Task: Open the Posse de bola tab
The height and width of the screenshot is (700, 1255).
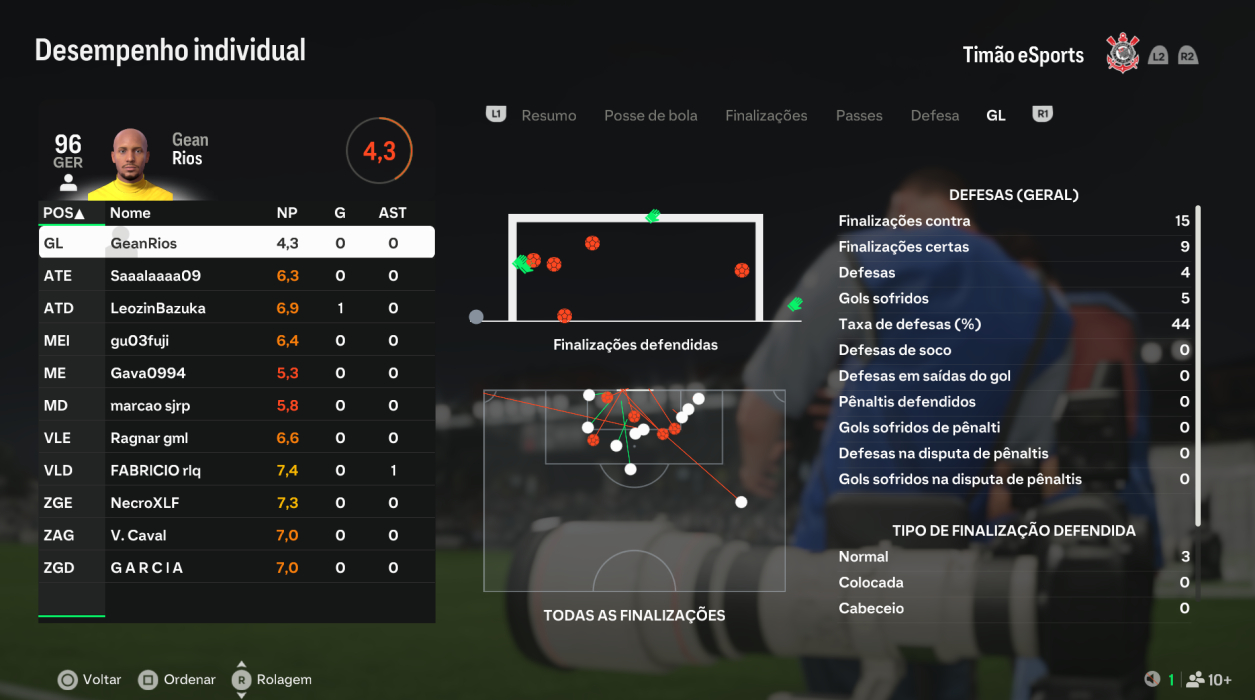Action: click(x=650, y=116)
